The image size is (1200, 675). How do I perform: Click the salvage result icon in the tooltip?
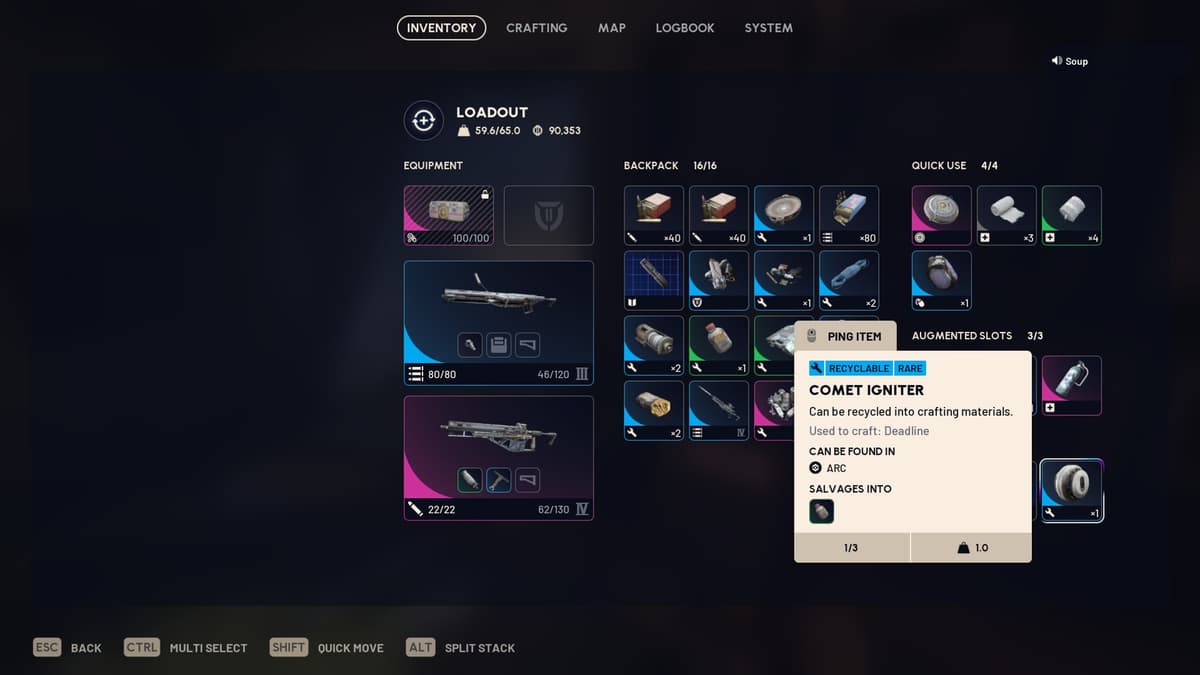[x=821, y=511]
